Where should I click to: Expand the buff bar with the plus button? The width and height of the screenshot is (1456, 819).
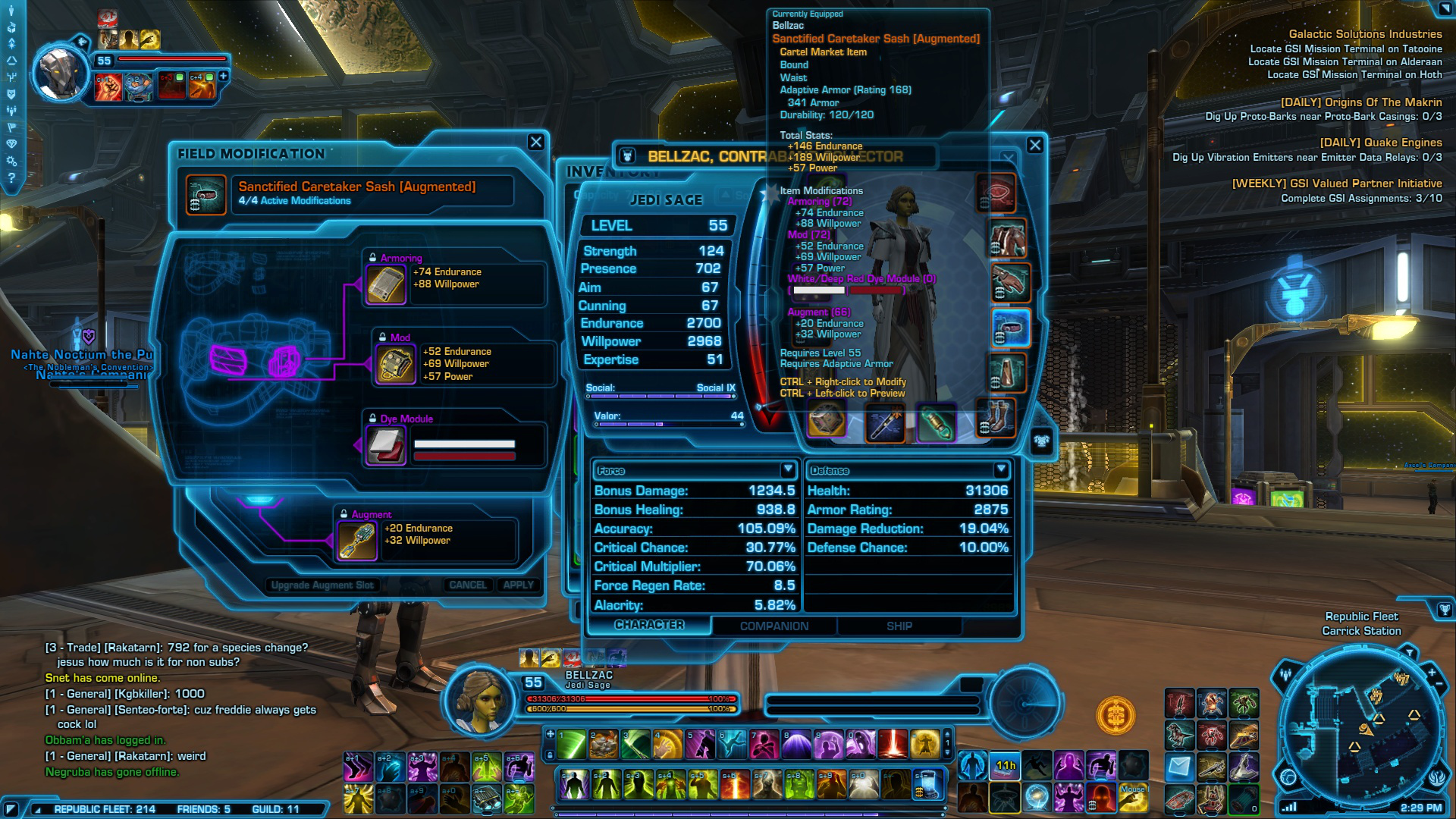click(224, 77)
